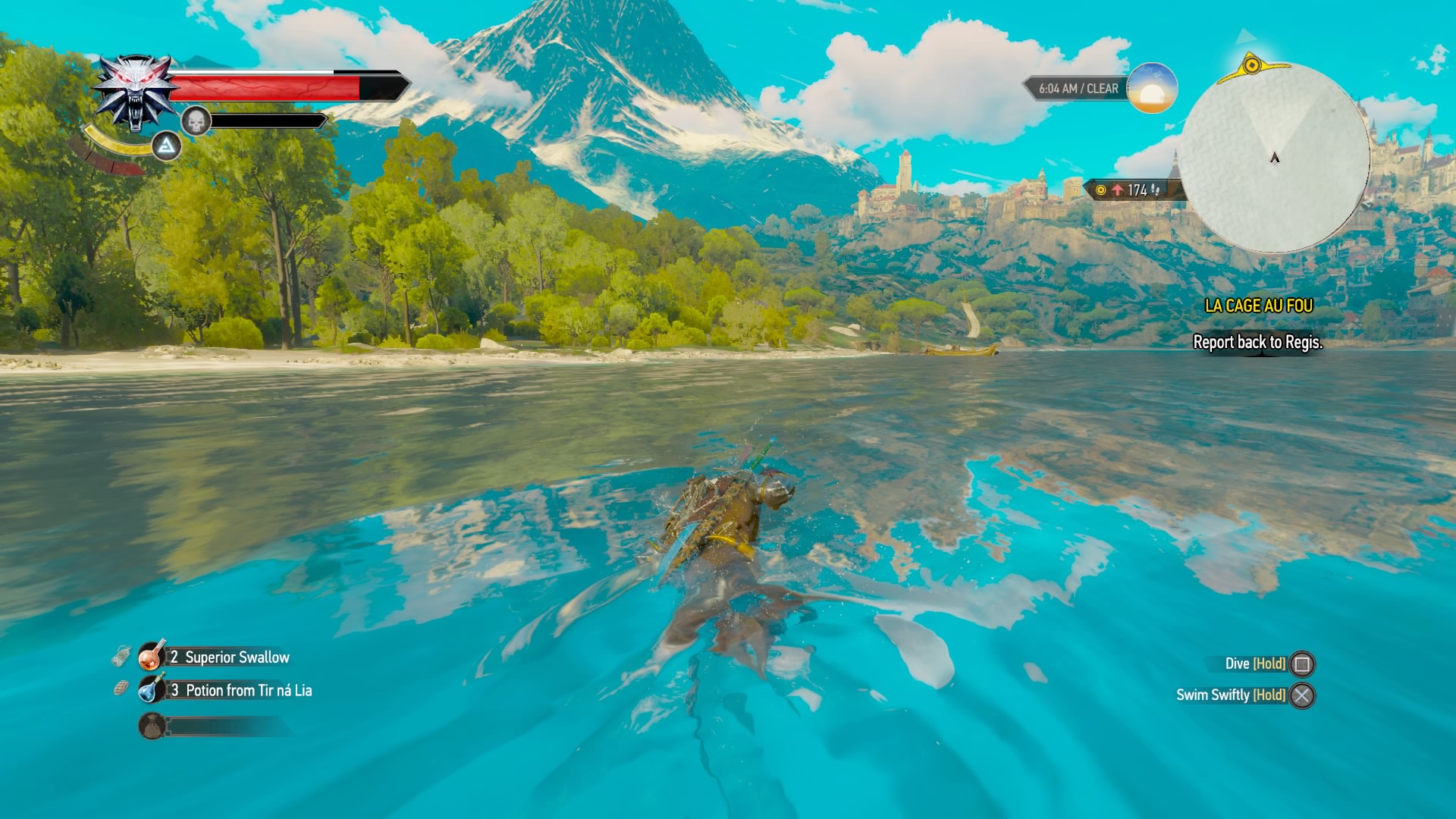
Task: Click the sun weather icon
Action: (x=1151, y=88)
